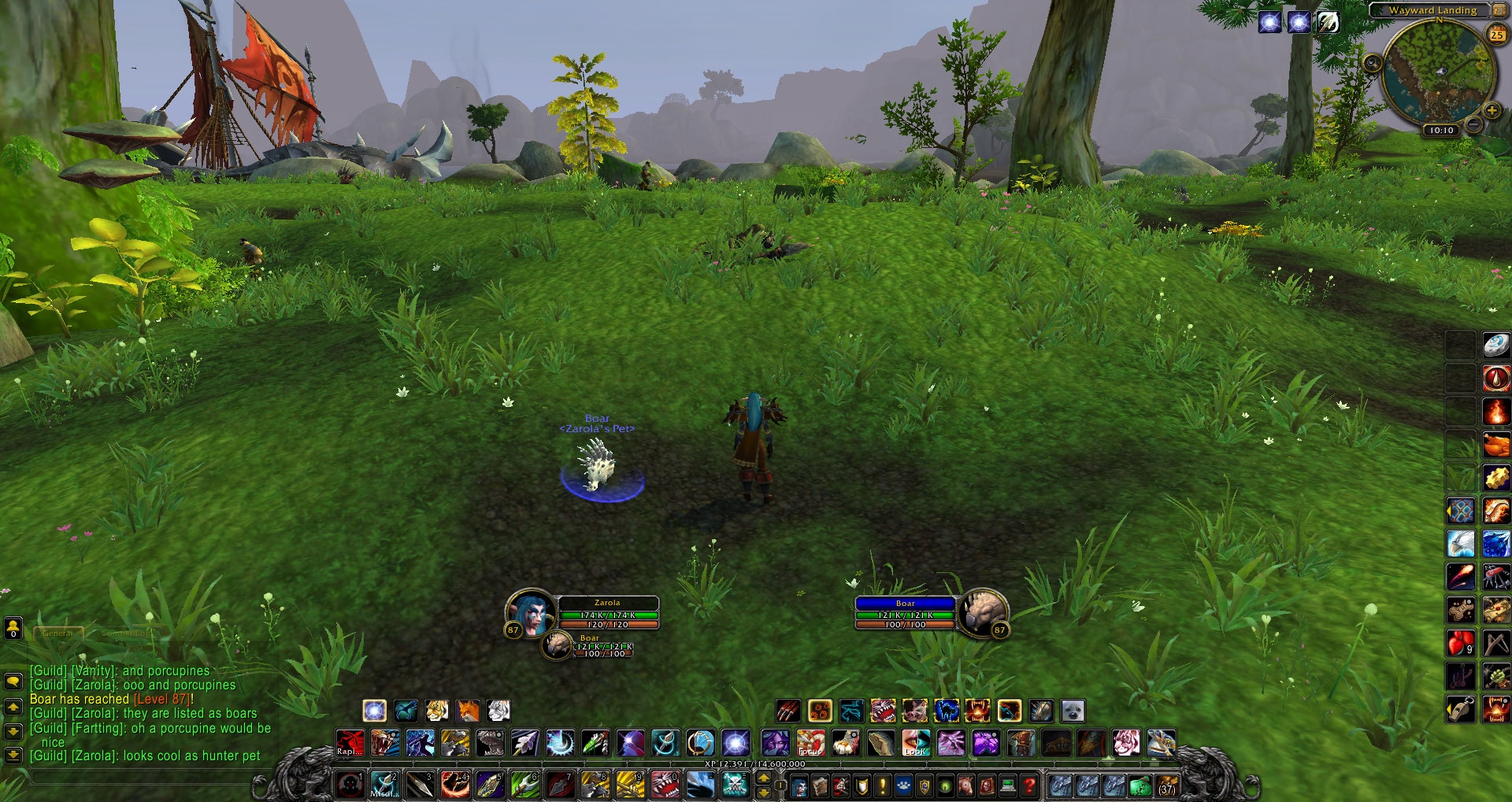Activate the Rapid Fire ability
Screen dimensions: 1512x802
pos(350,742)
